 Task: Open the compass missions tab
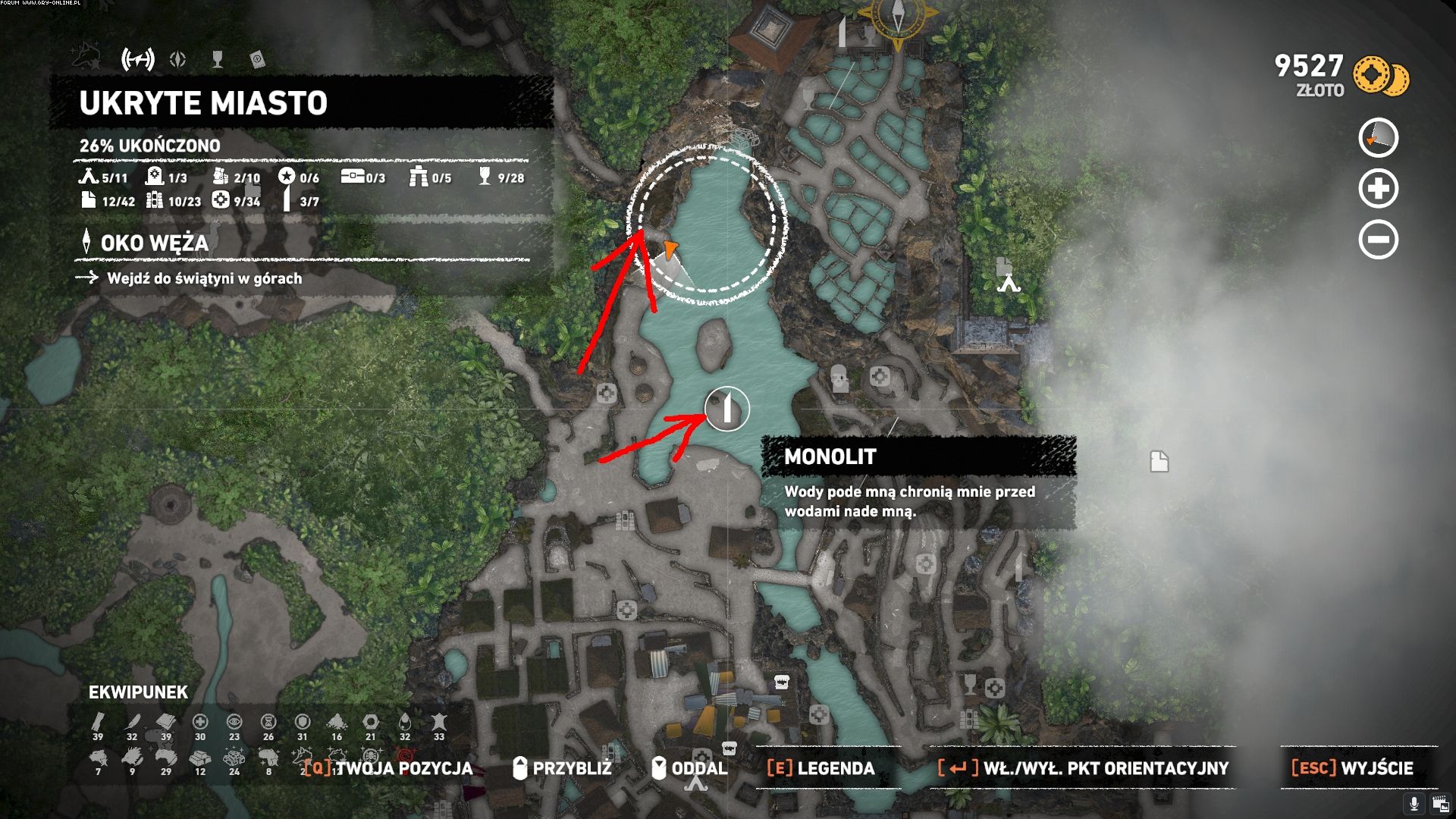[178, 59]
